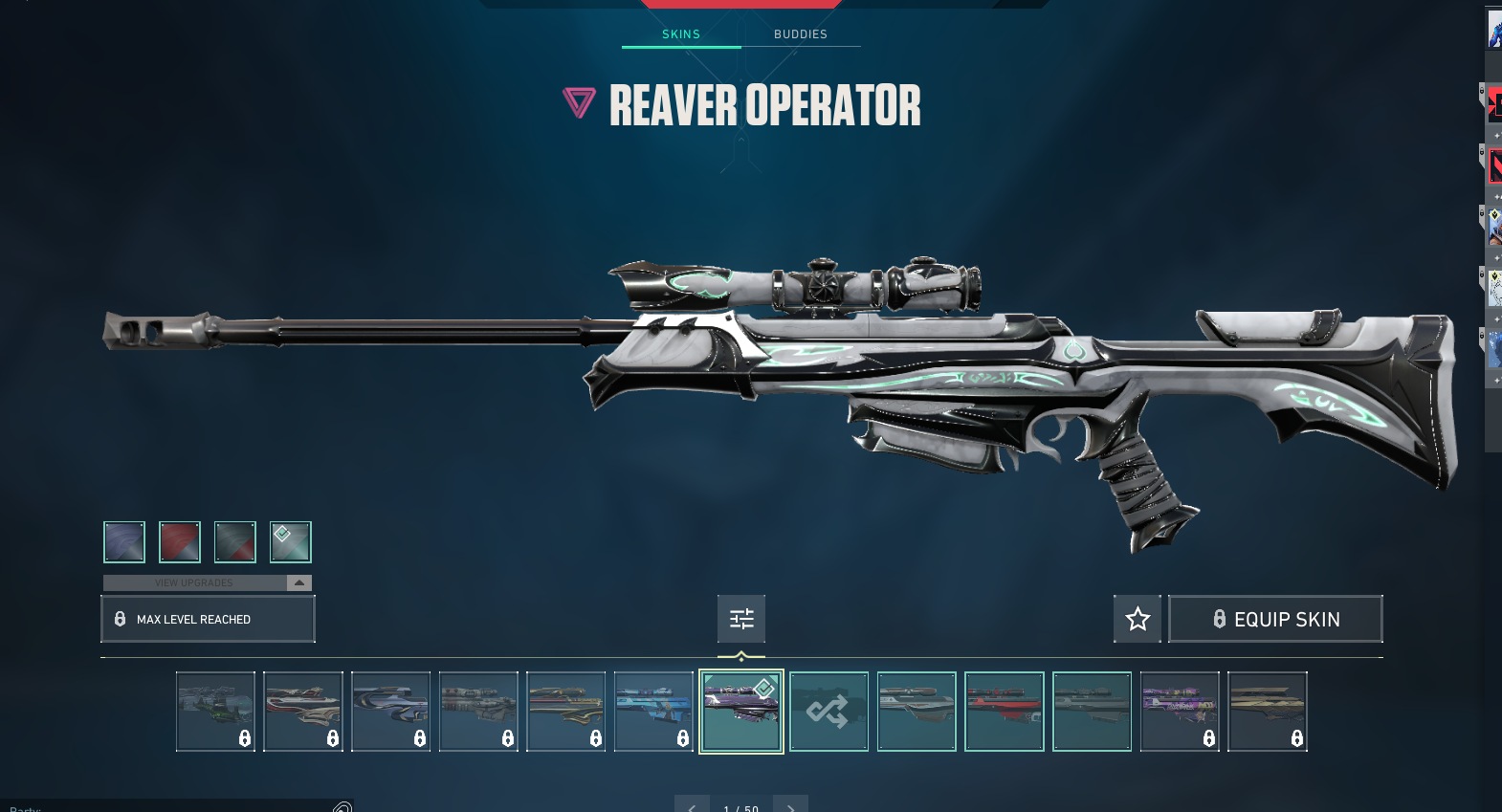Select the currently highlighted Reaver skin thumbnail

pyautogui.click(x=741, y=712)
